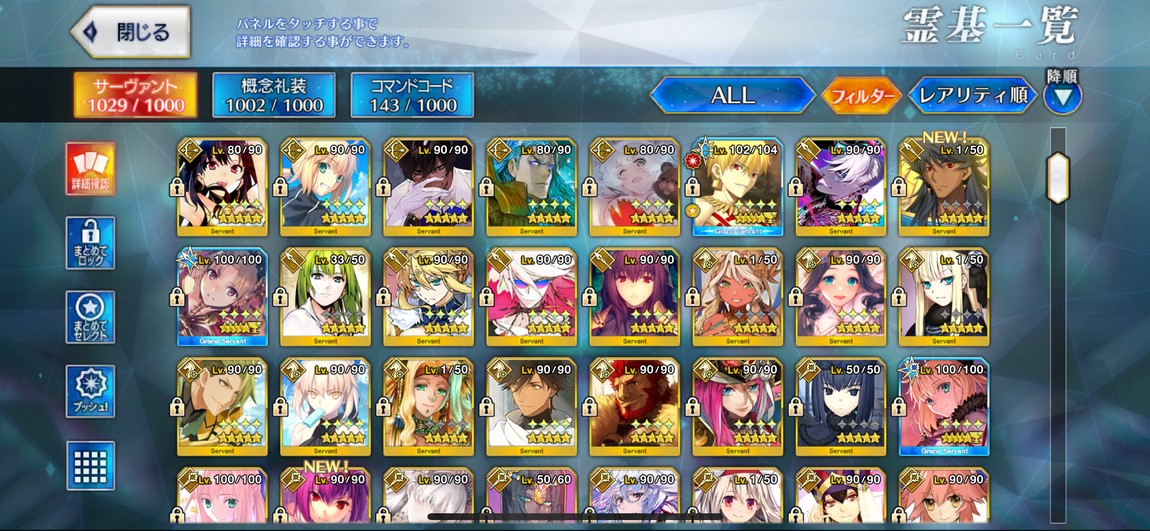1150x531 pixels.
Task: Open the プッシュ! side button
Action: [90, 391]
